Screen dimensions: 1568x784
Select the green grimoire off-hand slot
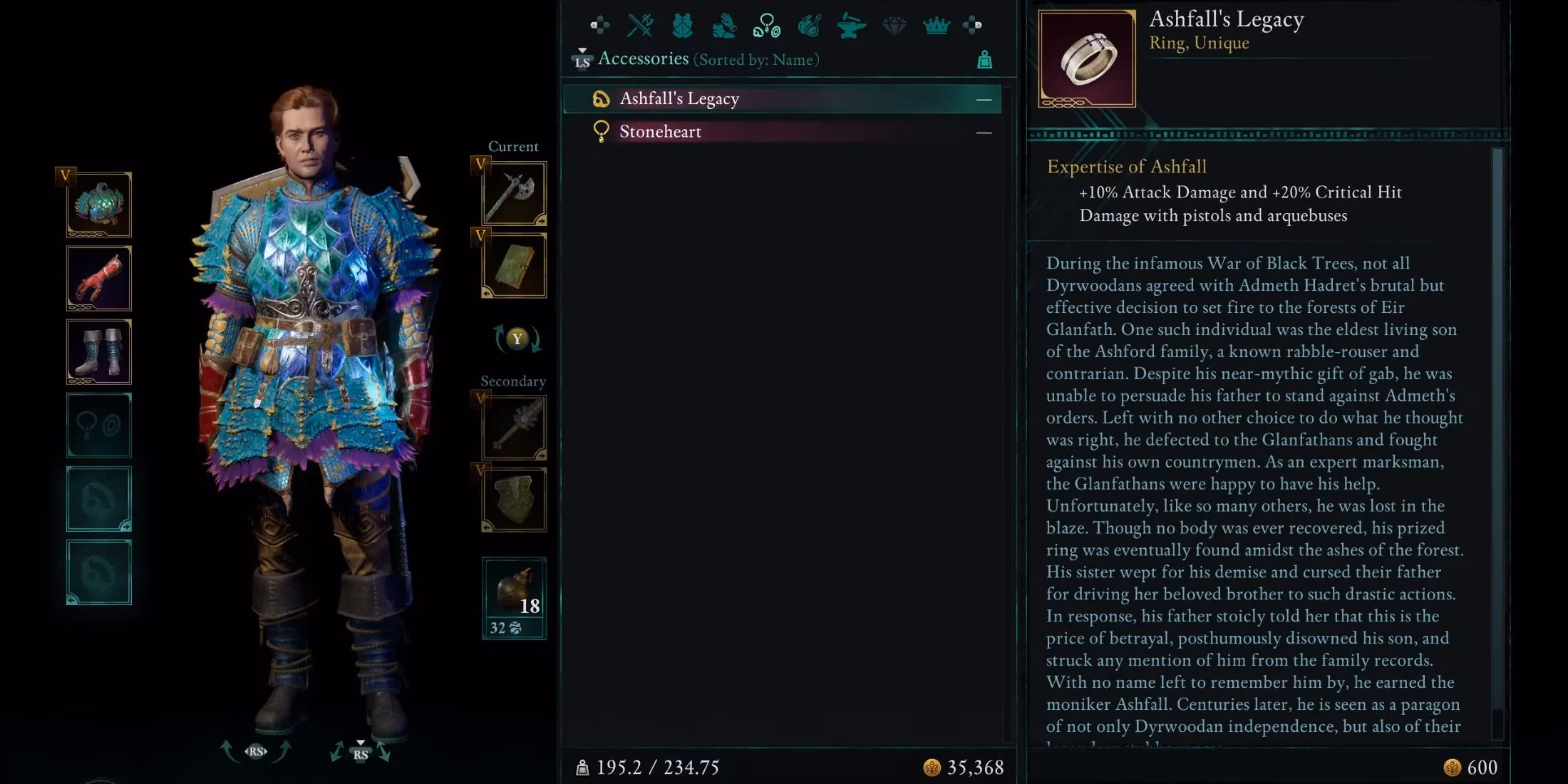[x=514, y=265]
